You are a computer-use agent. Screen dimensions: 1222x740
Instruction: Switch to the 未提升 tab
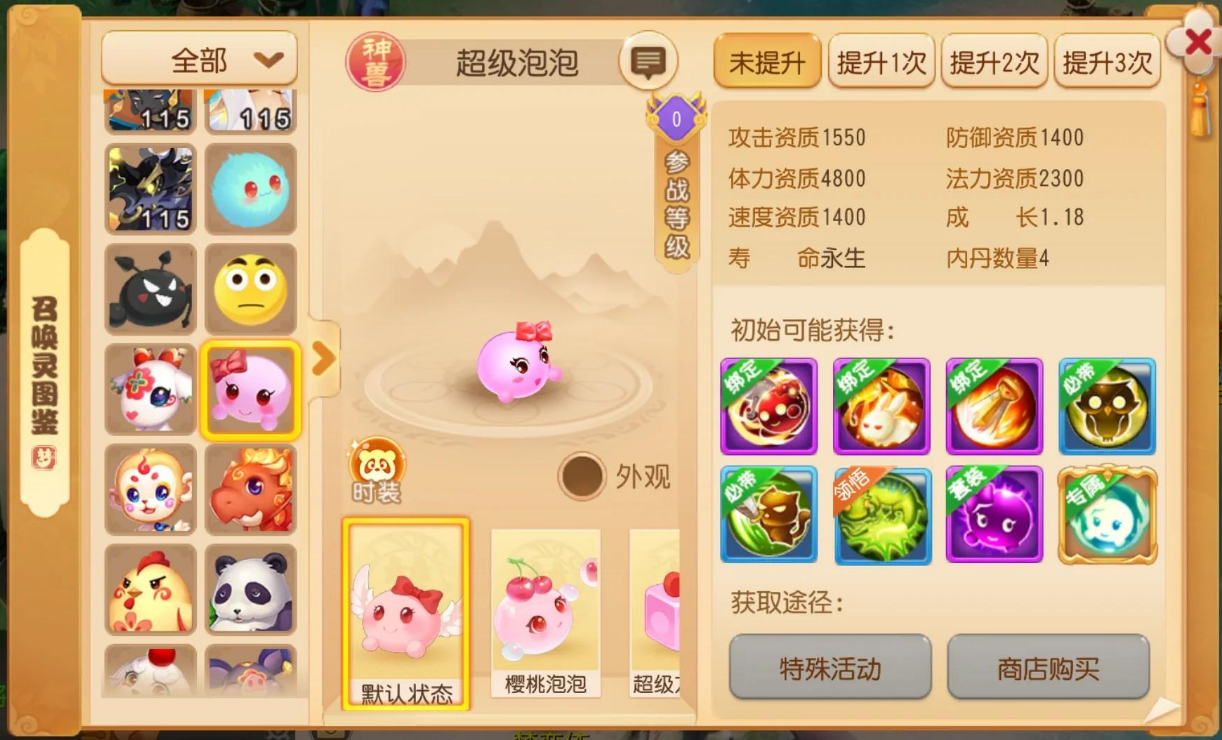tap(767, 63)
